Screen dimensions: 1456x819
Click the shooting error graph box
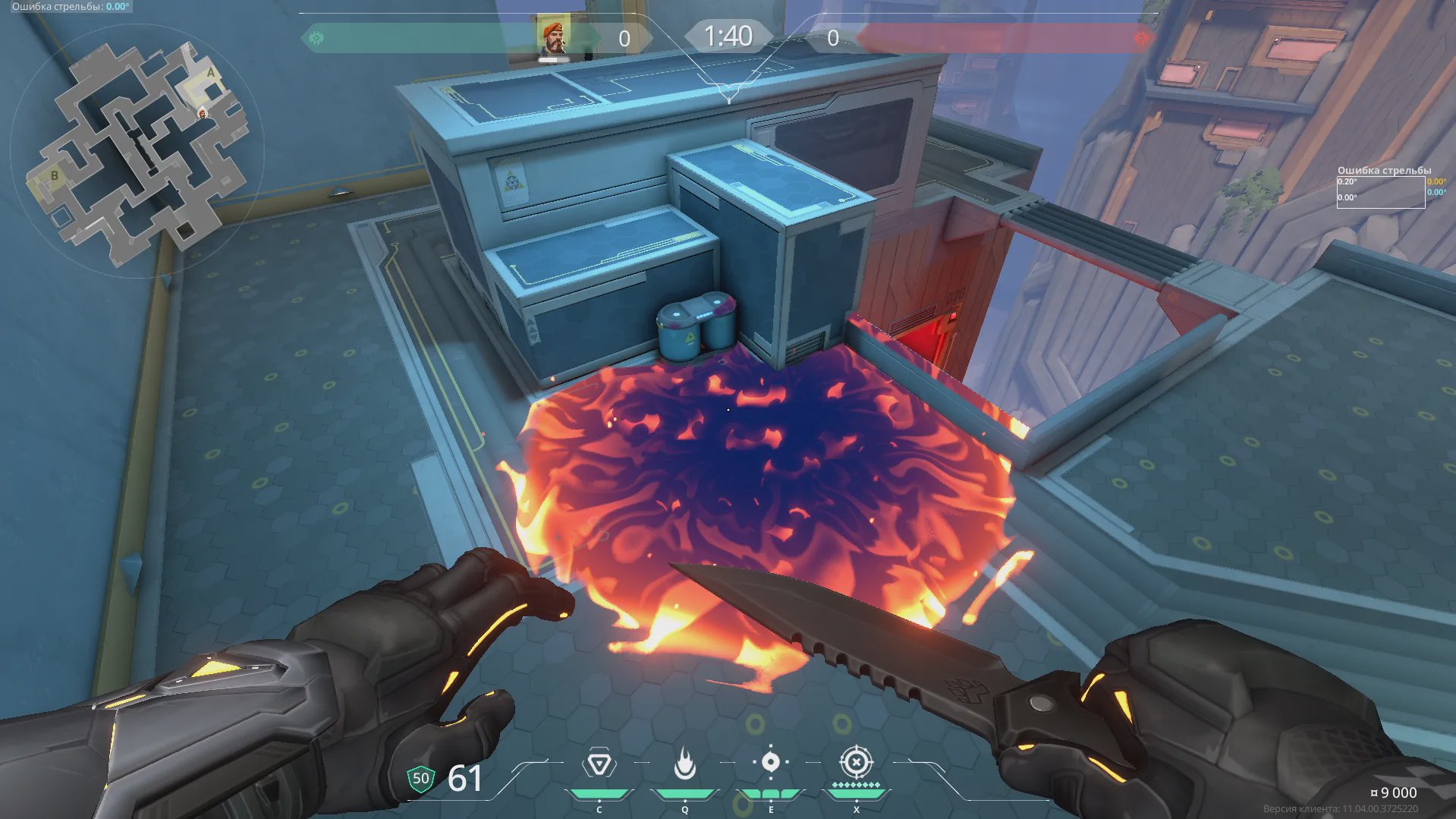tap(1380, 192)
